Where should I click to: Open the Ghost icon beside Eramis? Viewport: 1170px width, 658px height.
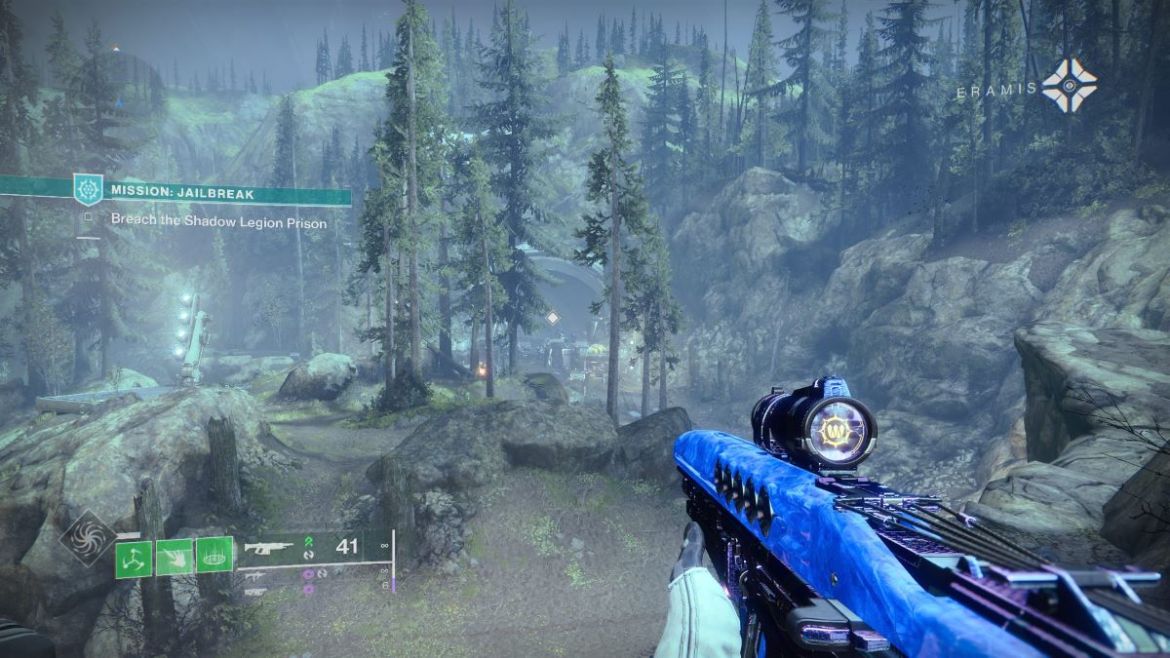click(1069, 85)
